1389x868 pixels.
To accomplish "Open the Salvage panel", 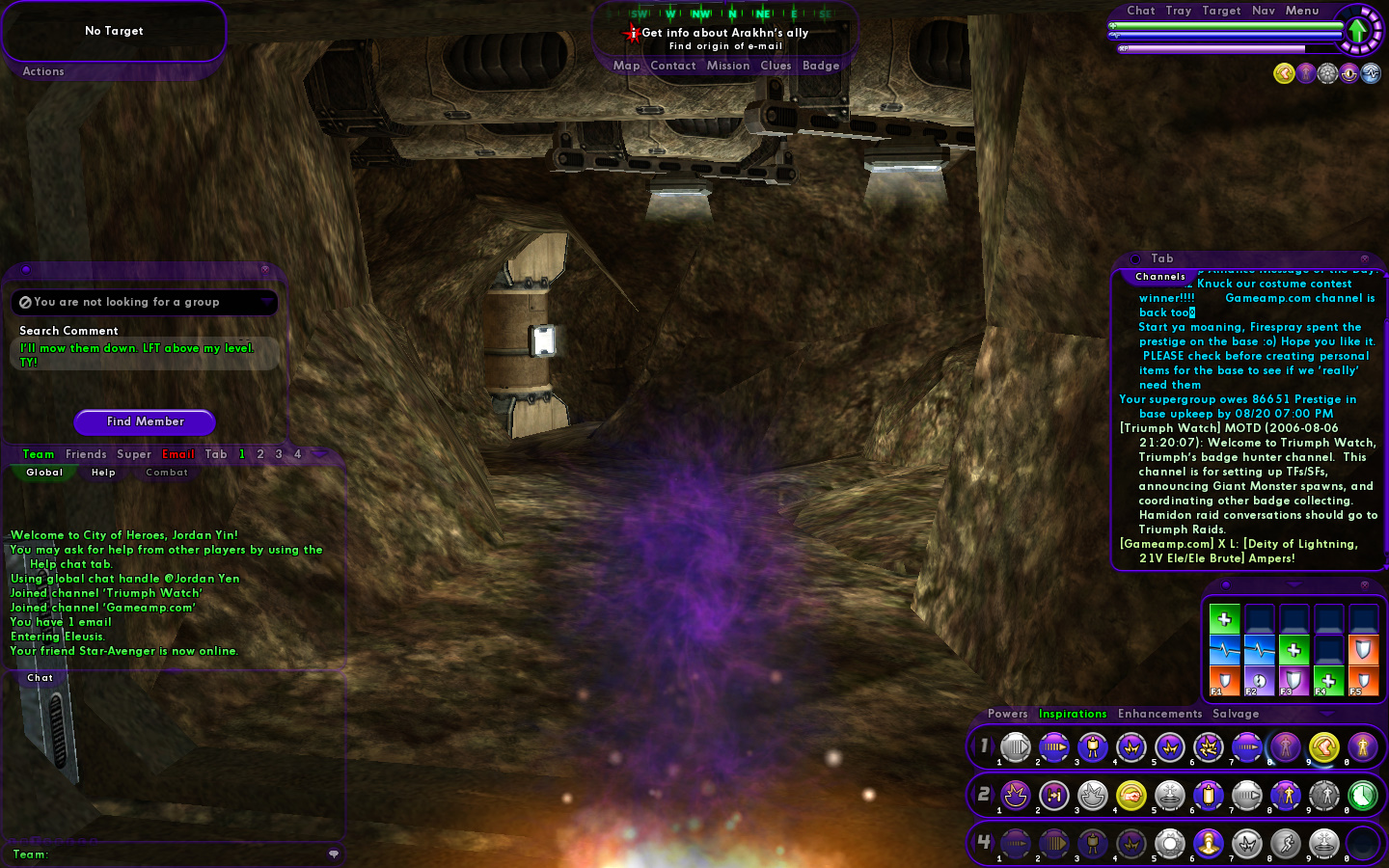I will (1236, 714).
